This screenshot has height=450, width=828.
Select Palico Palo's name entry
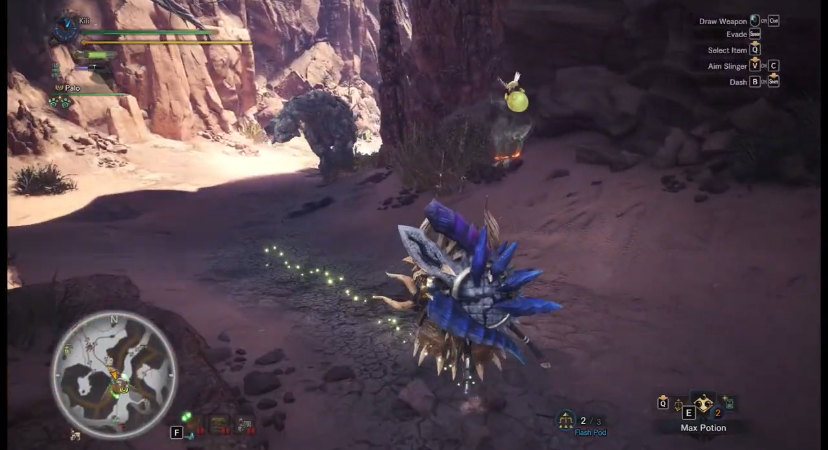pos(71,88)
